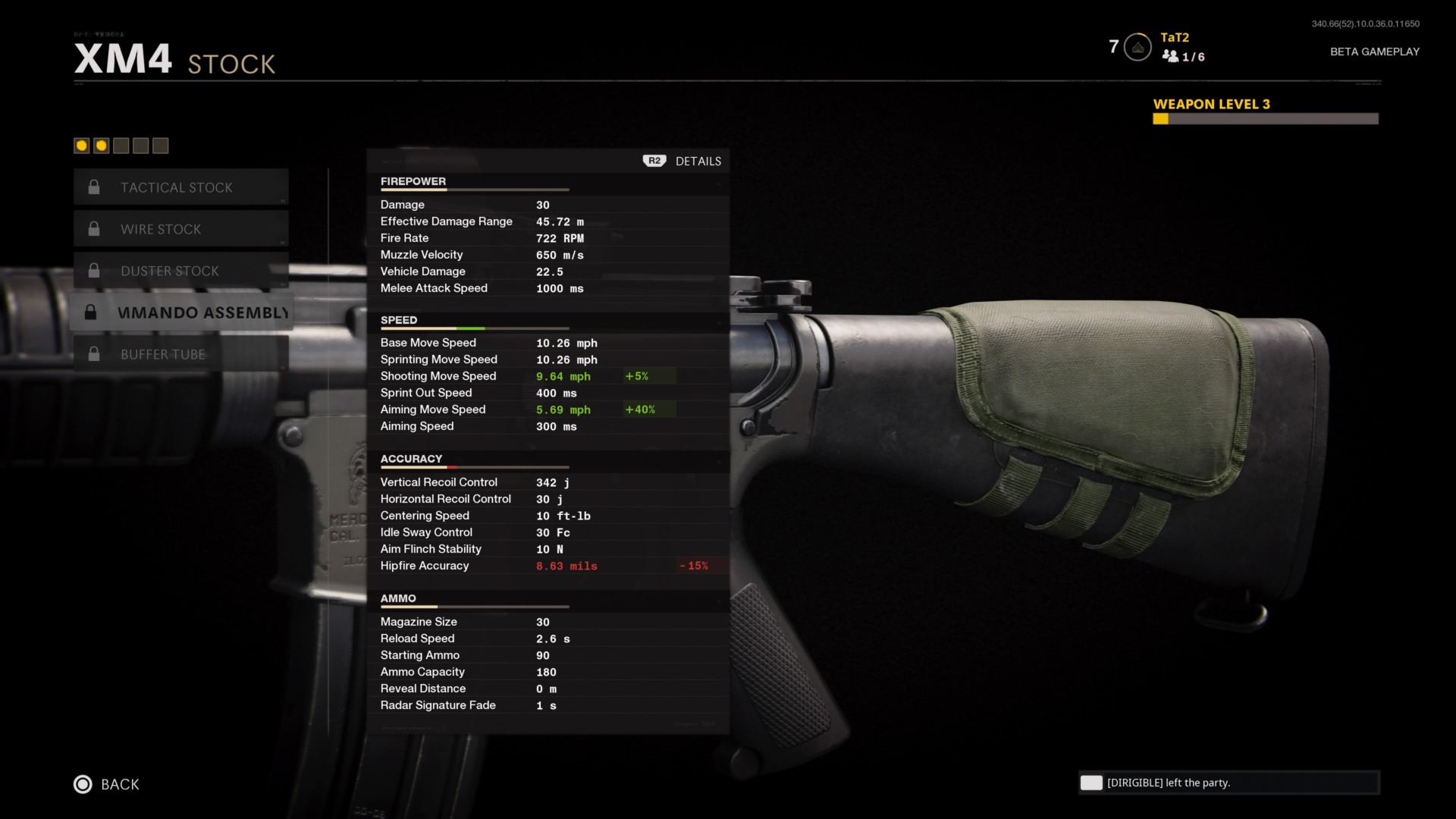Viewport: 1456px width, 819px height.
Task: Choose the Buffer Tube stock option
Action: pyautogui.click(x=163, y=353)
